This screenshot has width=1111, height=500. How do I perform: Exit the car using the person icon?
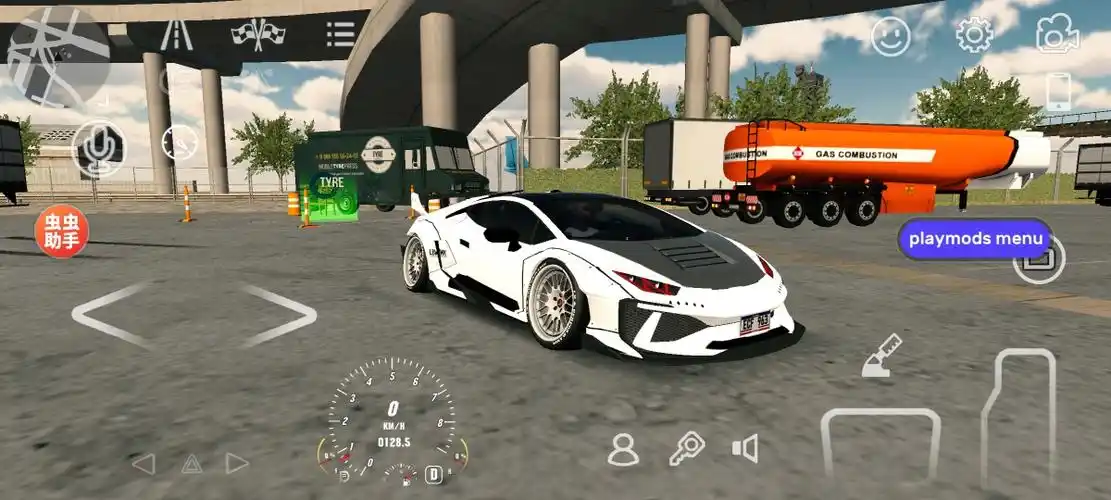623,450
